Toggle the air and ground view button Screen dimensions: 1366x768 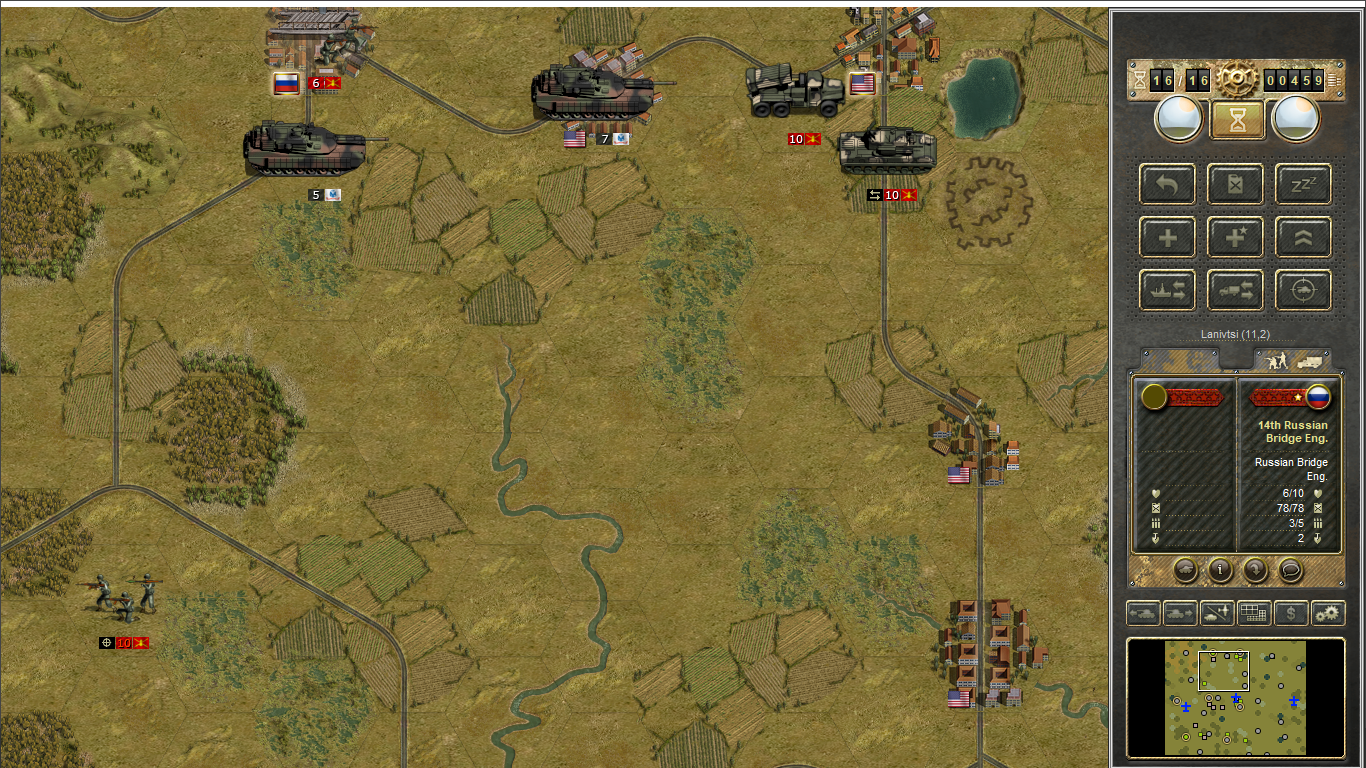coord(1217,612)
